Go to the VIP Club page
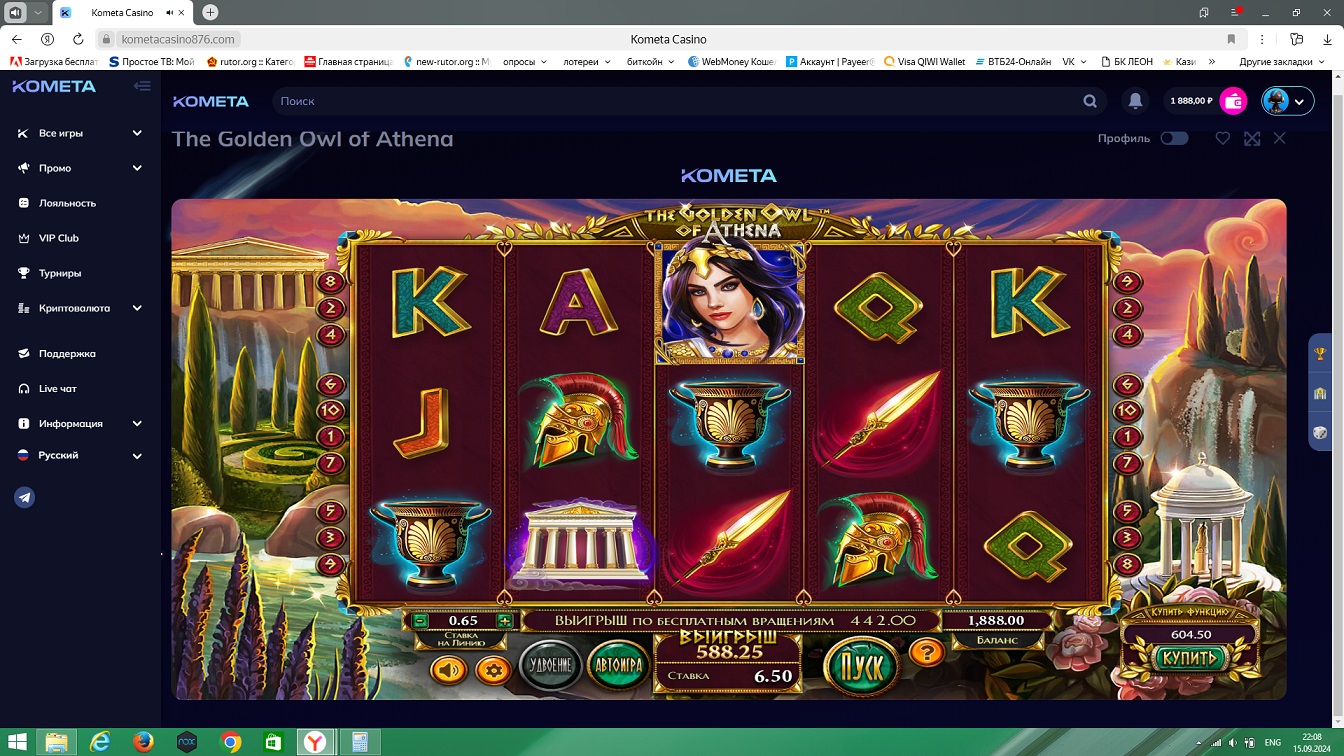This screenshot has height=756, width=1344. click(x=58, y=238)
